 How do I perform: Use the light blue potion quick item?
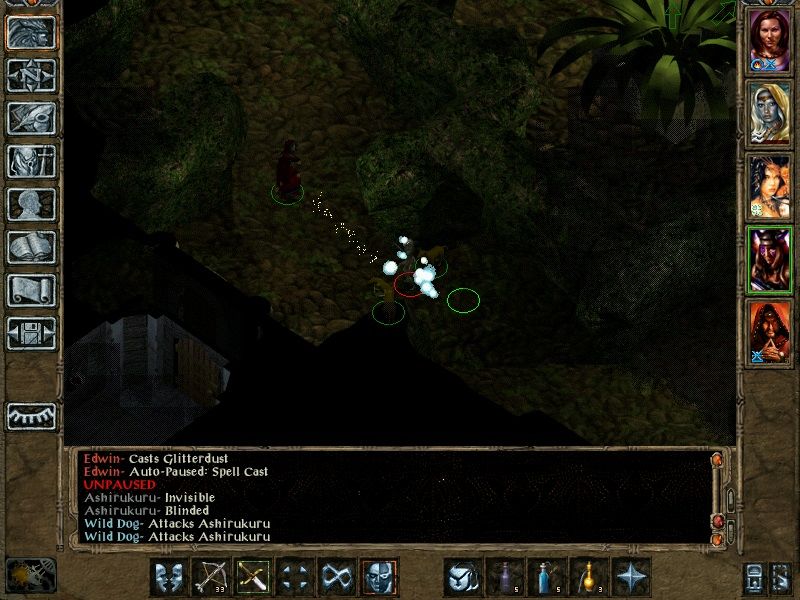point(548,578)
